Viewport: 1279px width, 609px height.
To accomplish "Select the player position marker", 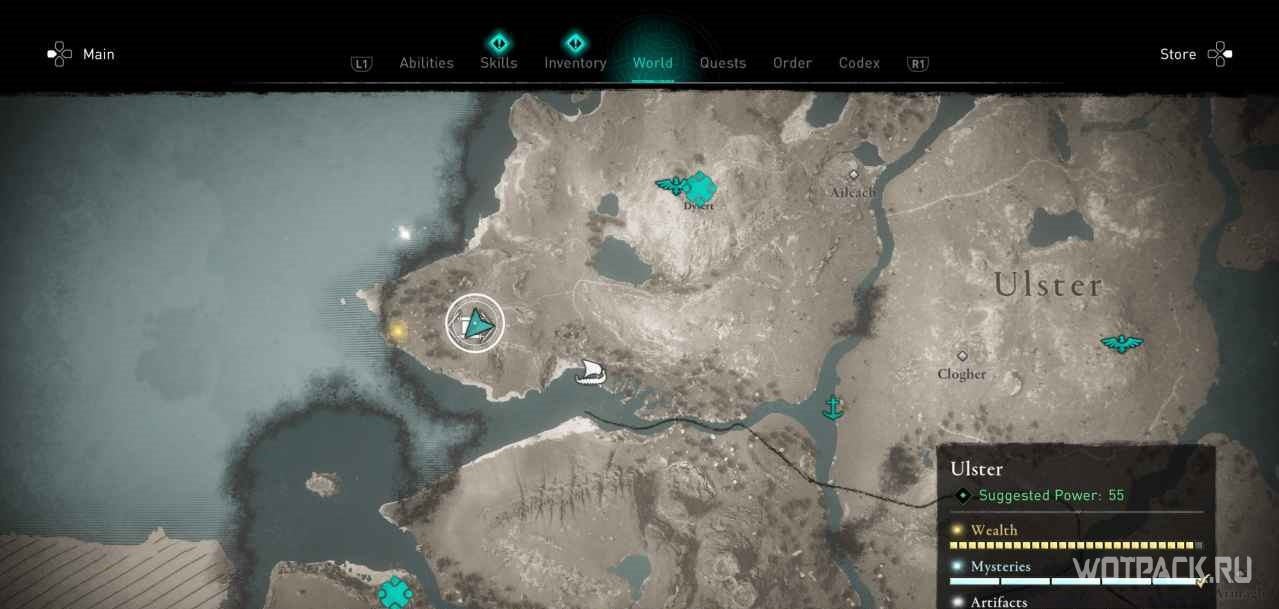I will point(475,323).
